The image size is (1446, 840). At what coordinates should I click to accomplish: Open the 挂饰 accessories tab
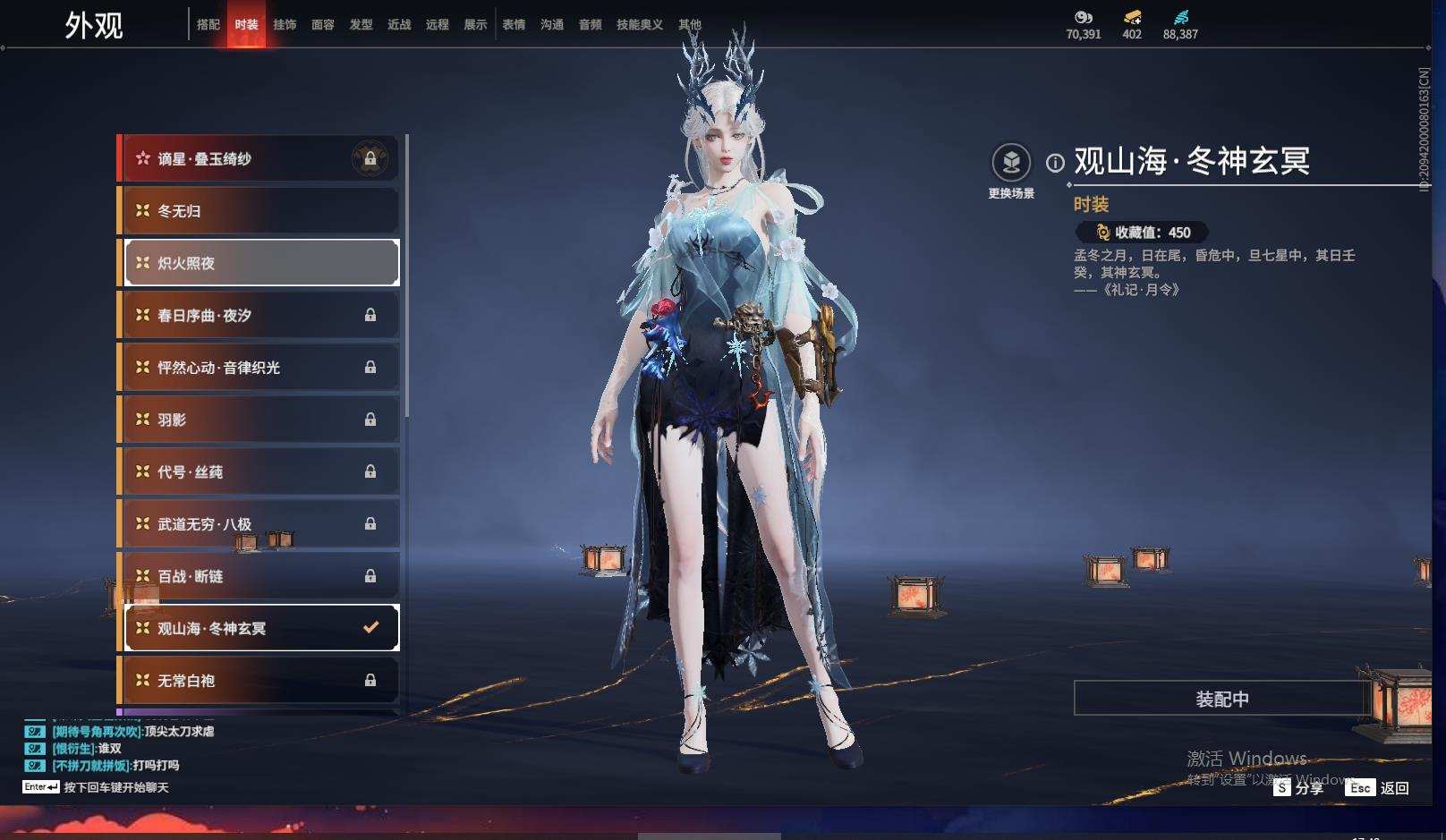click(285, 25)
